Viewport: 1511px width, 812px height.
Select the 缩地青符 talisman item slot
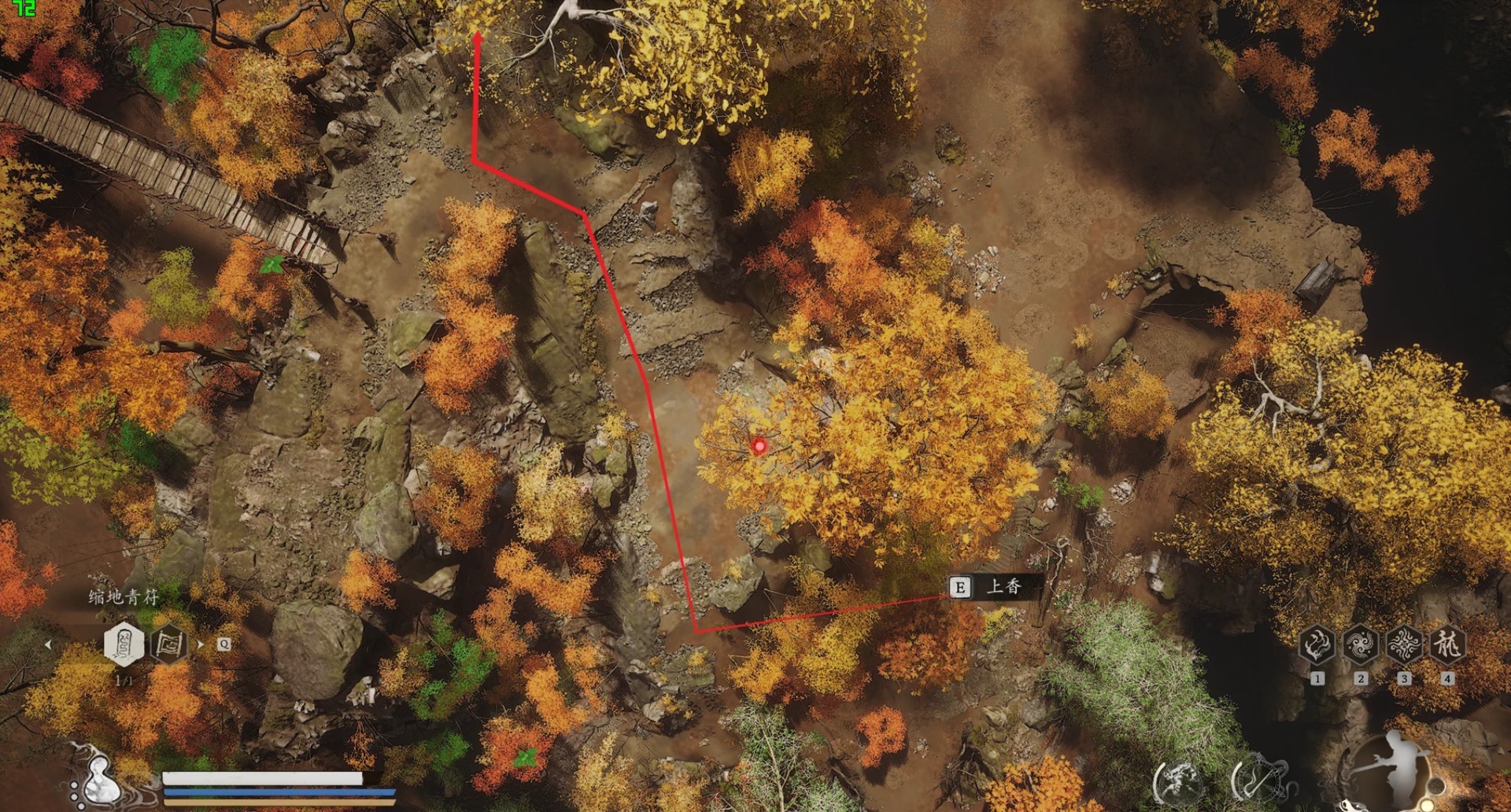(124, 644)
